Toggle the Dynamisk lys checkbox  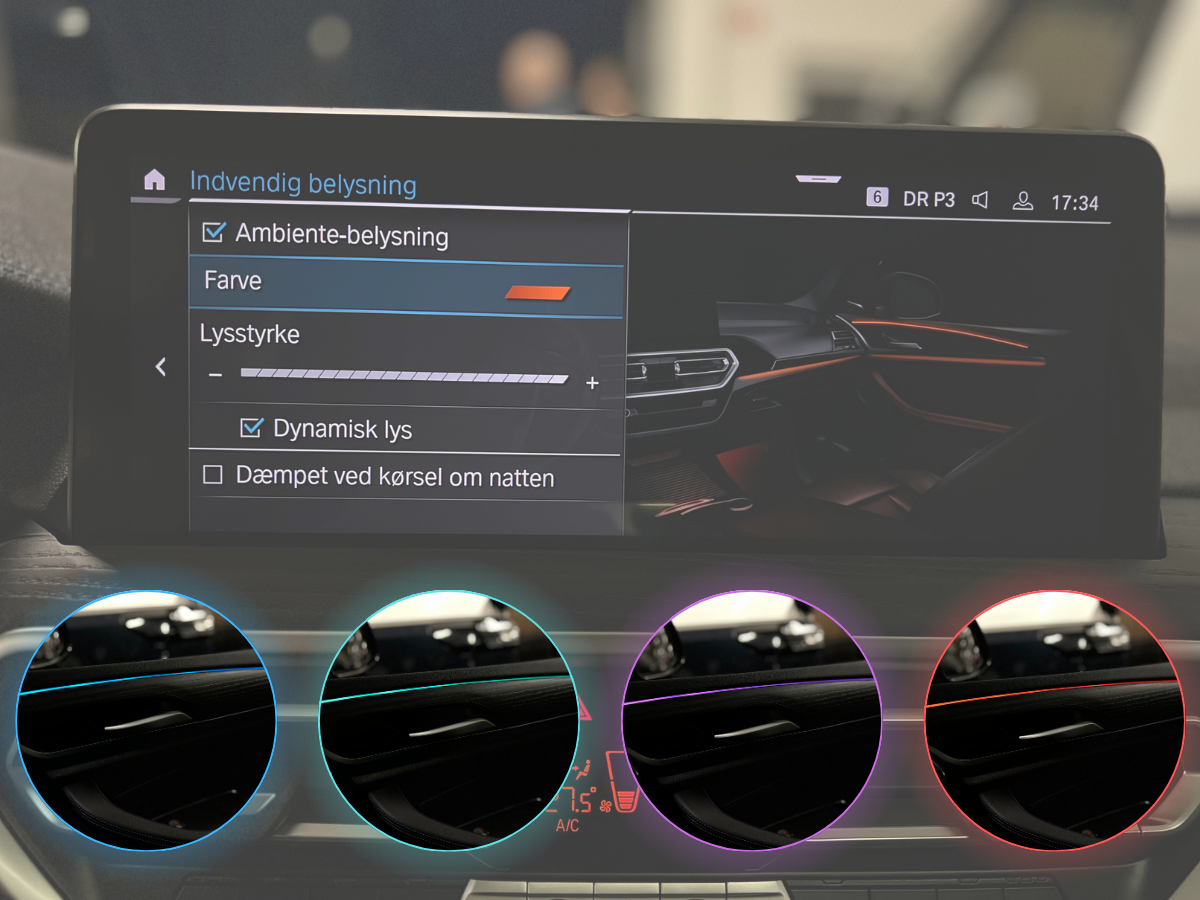(251, 428)
